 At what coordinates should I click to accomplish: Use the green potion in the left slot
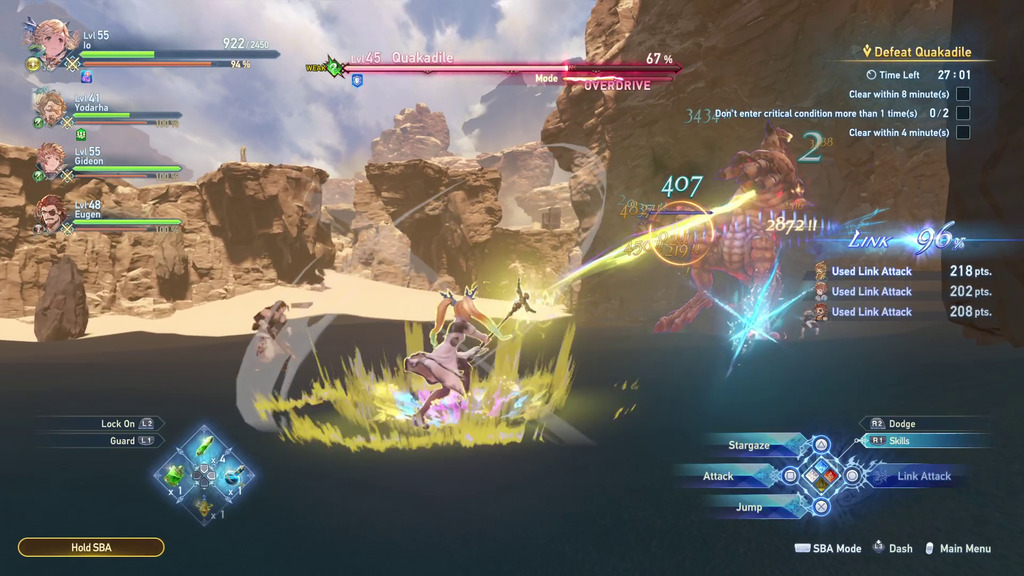click(174, 474)
